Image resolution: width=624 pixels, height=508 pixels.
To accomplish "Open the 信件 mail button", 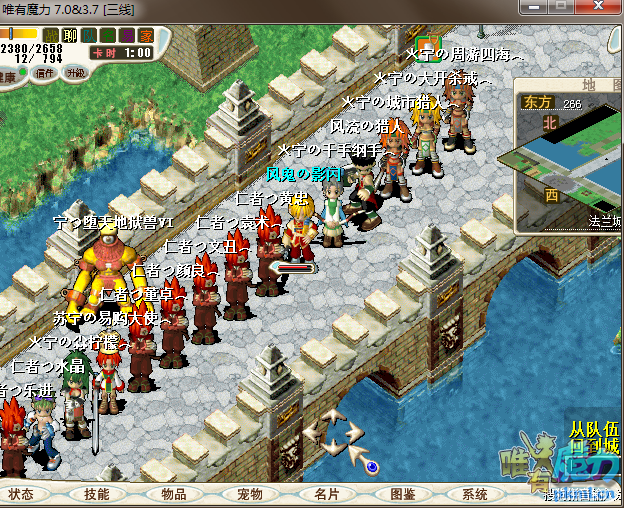I will pyautogui.click(x=45, y=73).
